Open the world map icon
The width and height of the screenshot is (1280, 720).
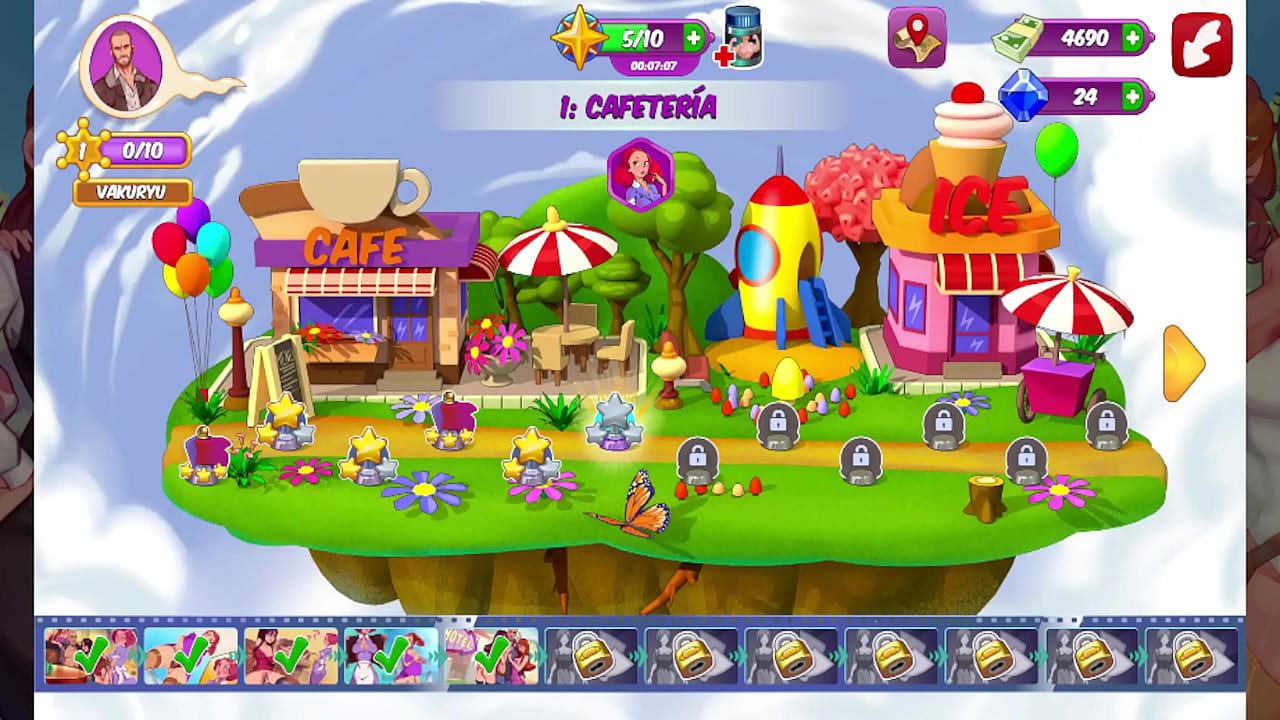(x=916, y=38)
